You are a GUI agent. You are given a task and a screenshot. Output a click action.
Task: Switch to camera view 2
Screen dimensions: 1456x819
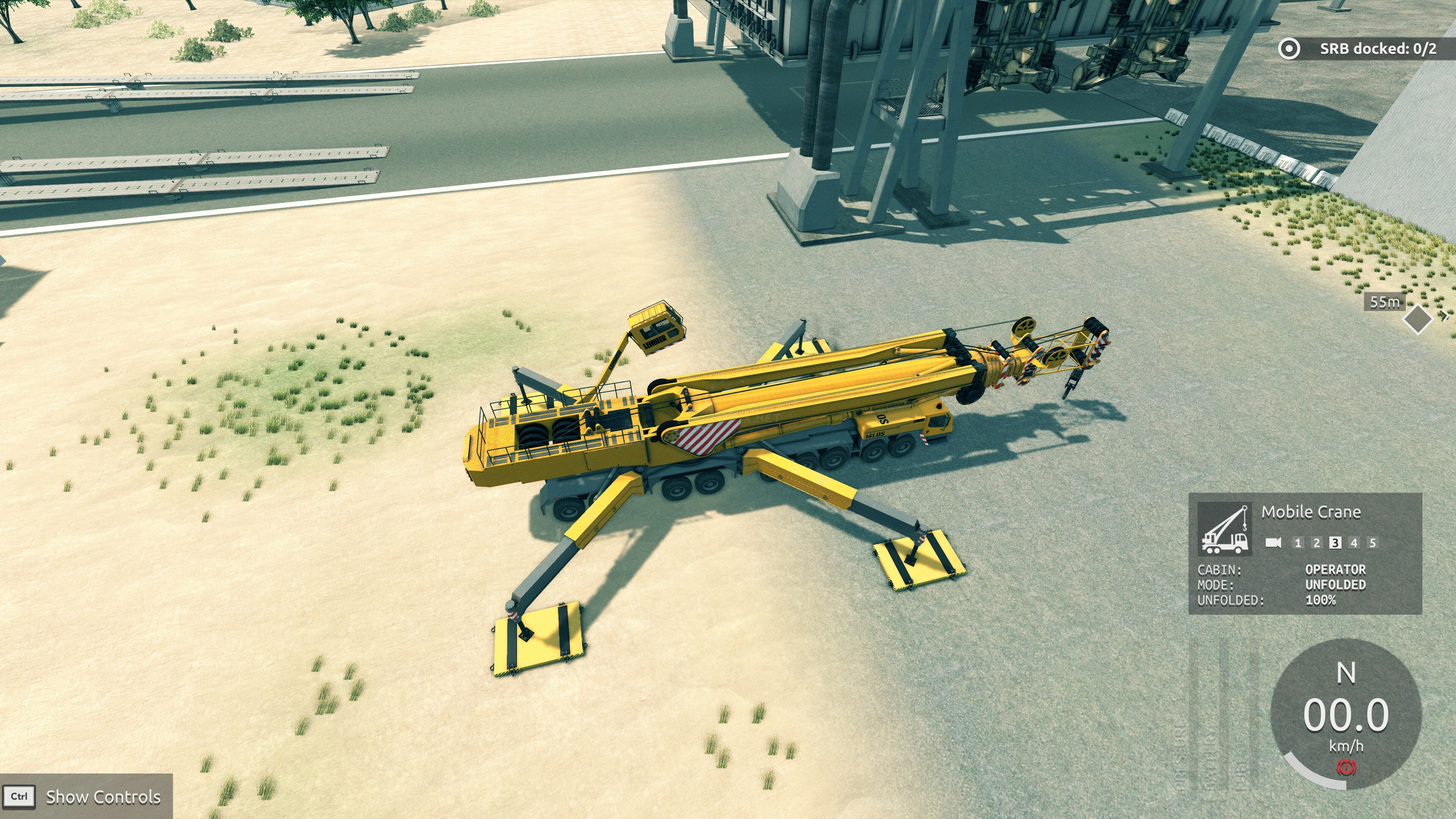point(1316,543)
